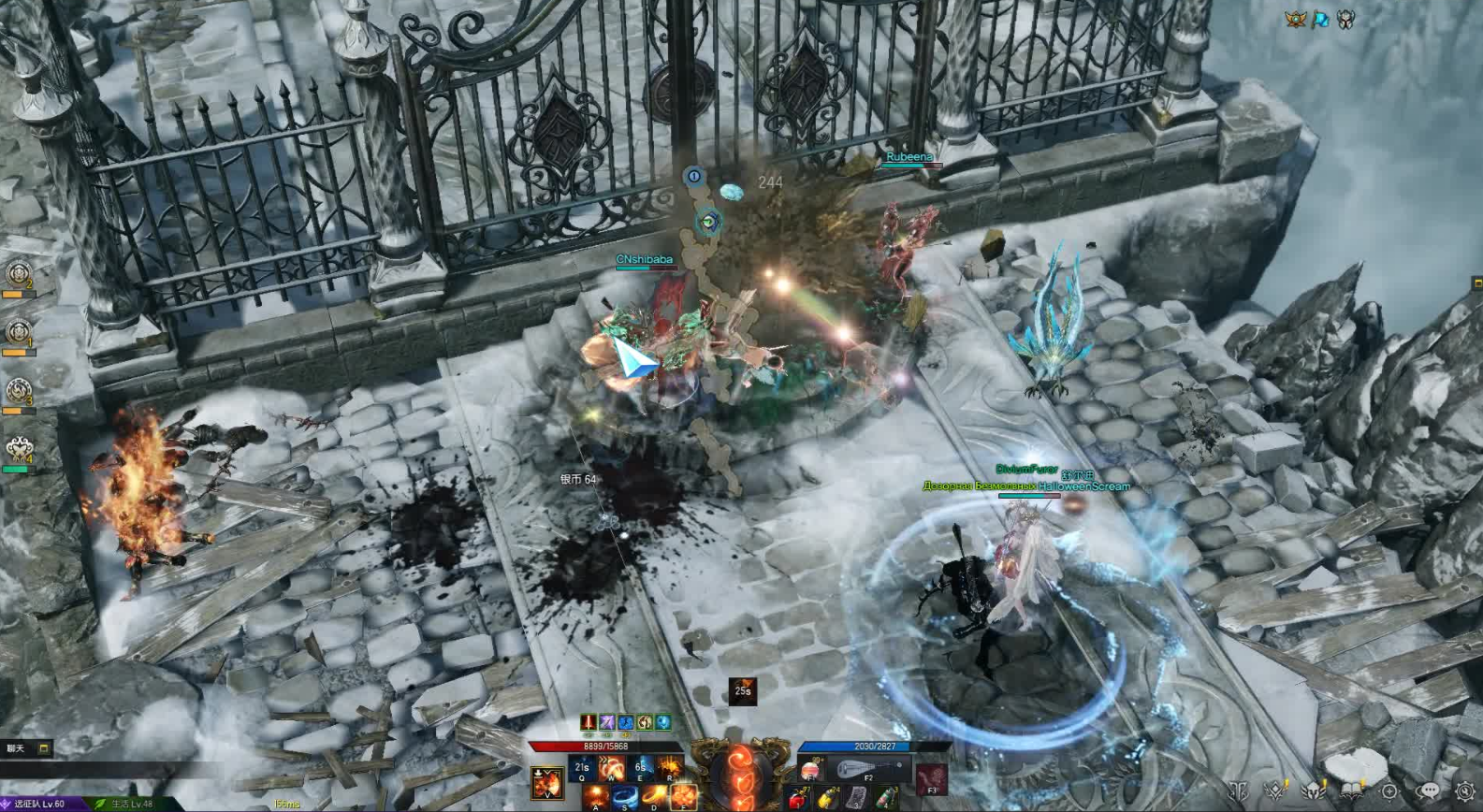Activate the V awakening skill icon

pos(547,782)
